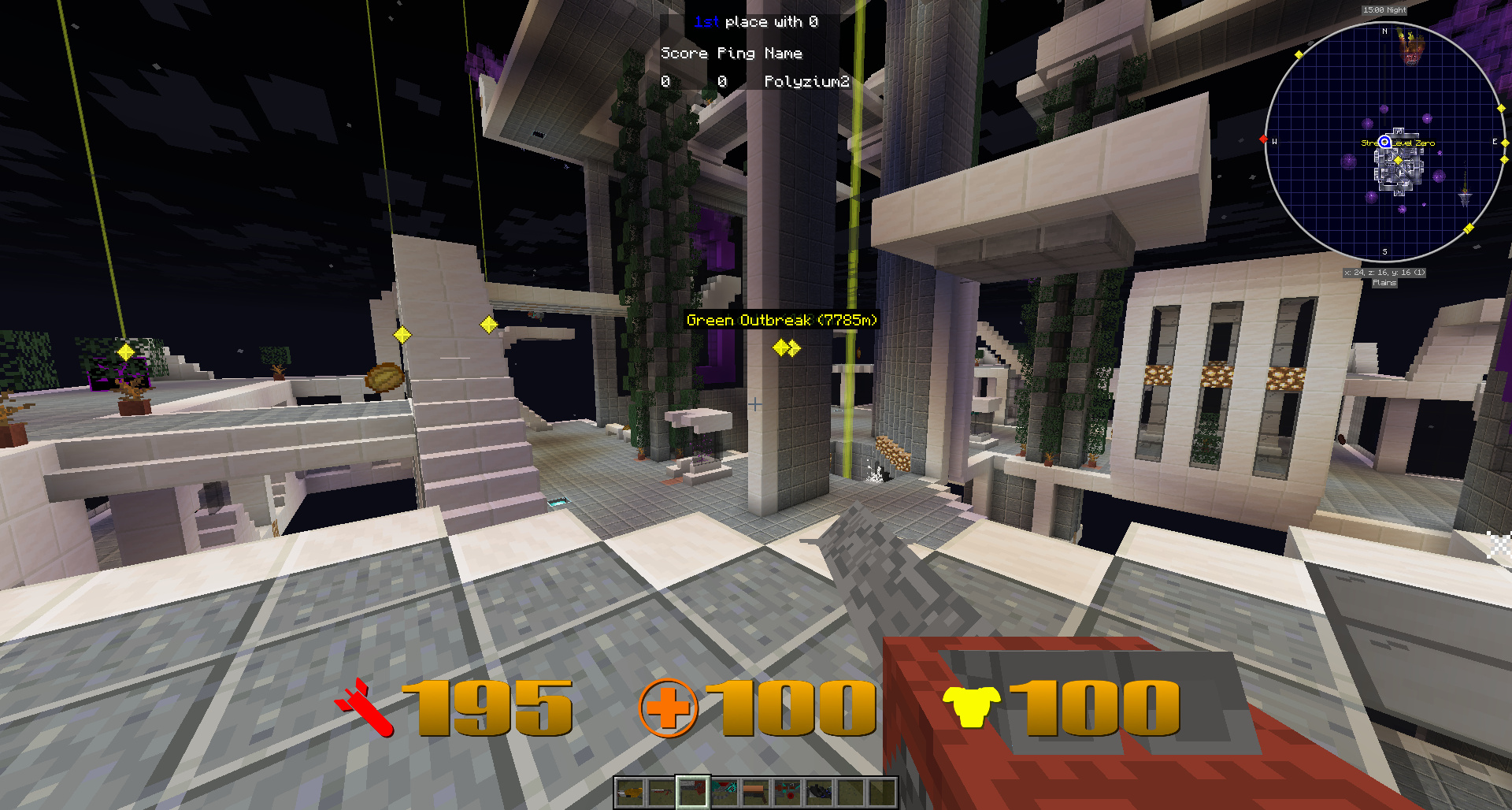Image resolution: width=1512 pixels, height=810 pixels.
Task: Click the N compass label on the minimap
Action: (x=1384, y=32)
